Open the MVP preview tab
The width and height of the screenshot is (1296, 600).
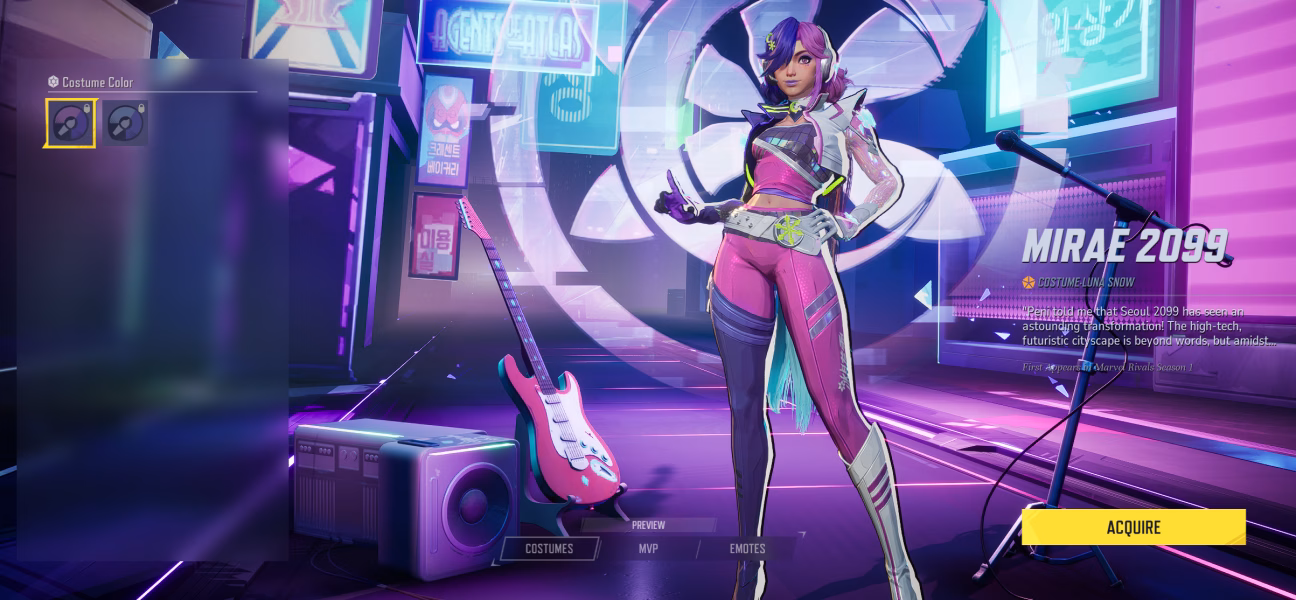(648, 549)
